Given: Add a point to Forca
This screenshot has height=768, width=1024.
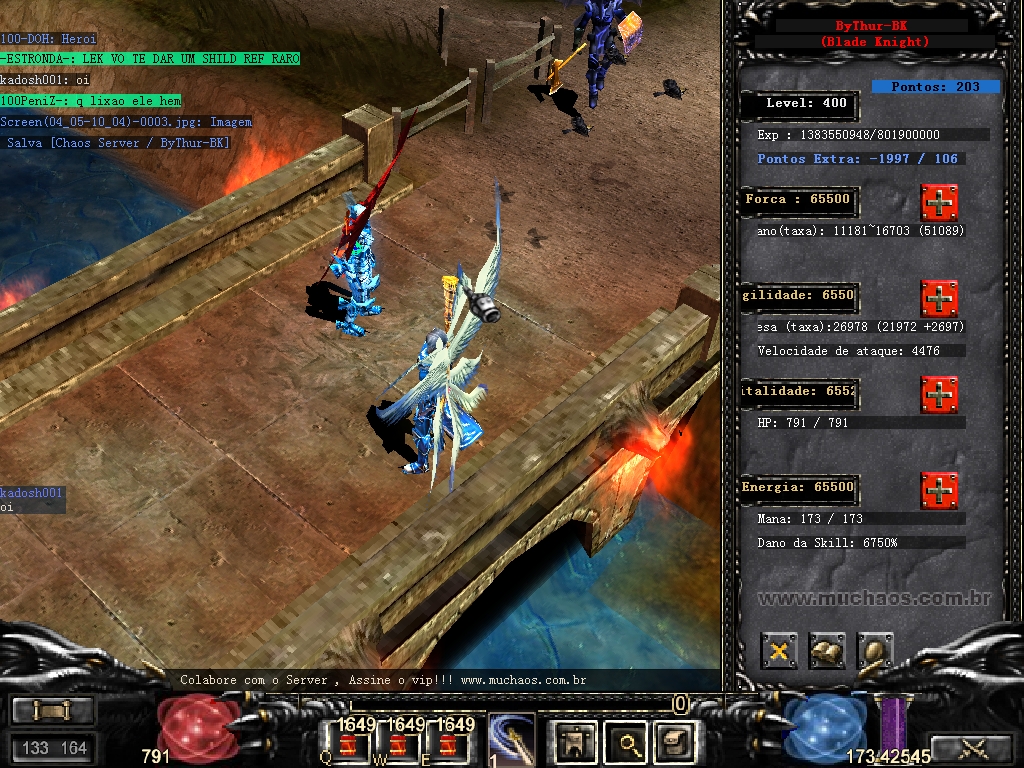Looking at the screenshot, I should pos(939,202).
